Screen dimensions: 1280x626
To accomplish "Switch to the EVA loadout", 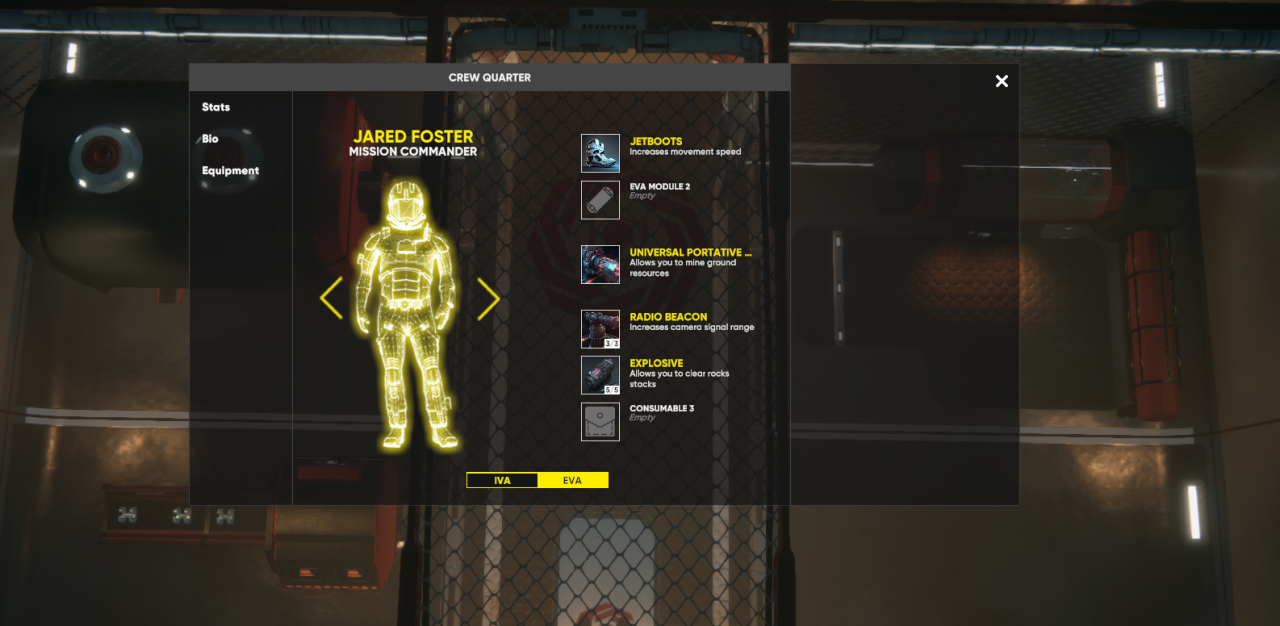I will pyautogui.click(x=572, y=480).
